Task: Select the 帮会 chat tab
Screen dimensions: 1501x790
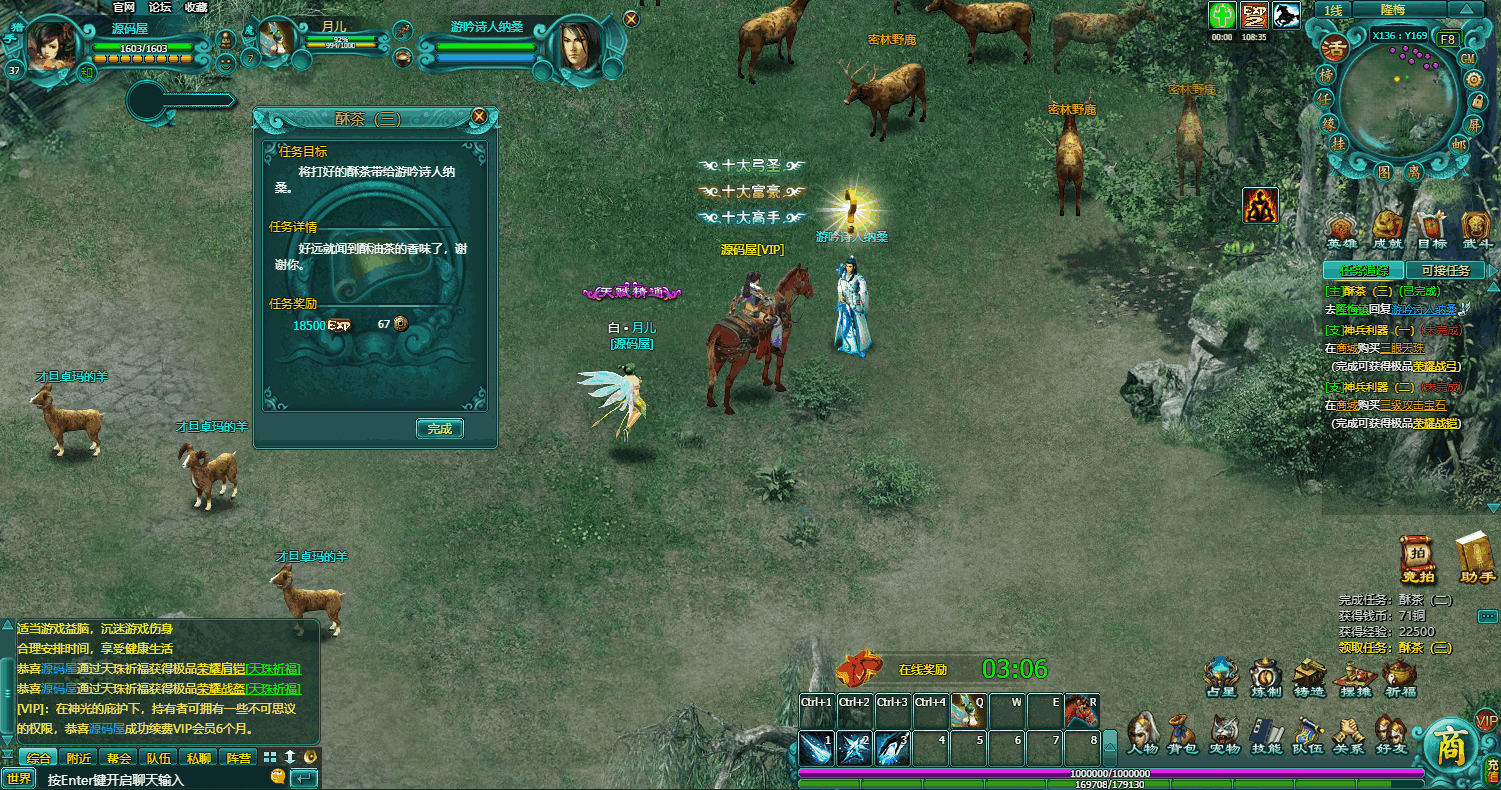Action: coord(119,758)
